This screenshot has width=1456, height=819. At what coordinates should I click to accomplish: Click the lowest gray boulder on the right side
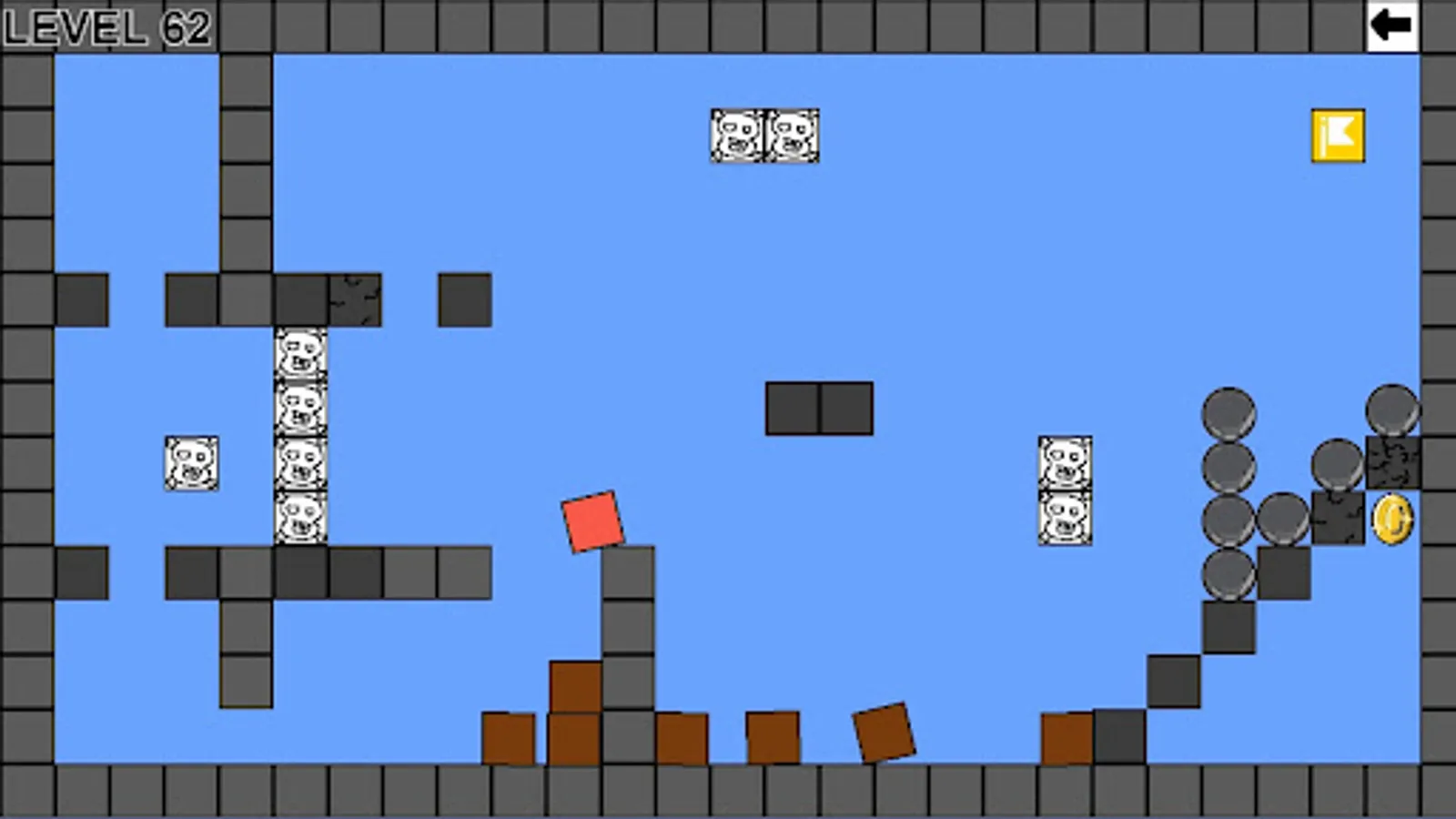coord(1229,575)
